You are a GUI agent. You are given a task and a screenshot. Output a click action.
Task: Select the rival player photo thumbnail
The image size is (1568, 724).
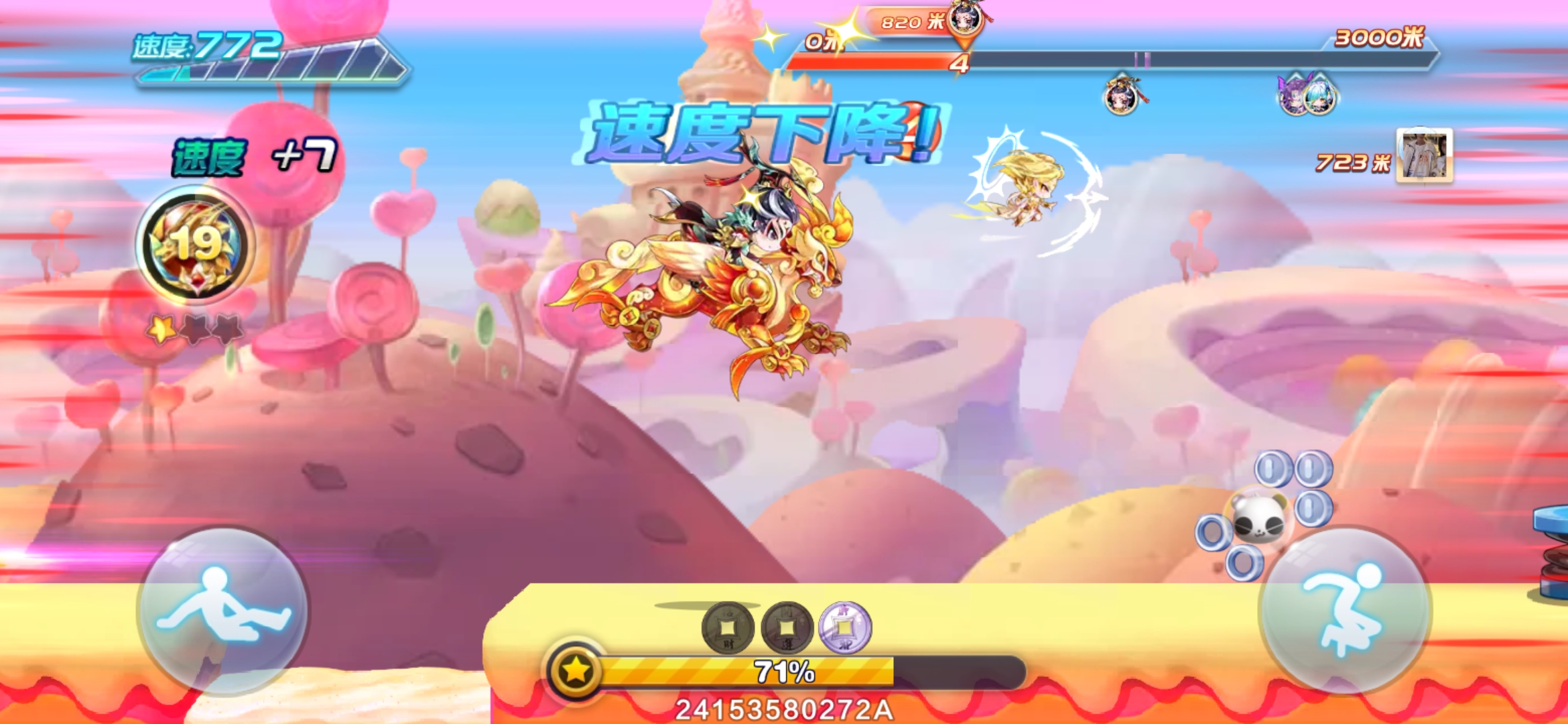click(x=1425, y=156)
